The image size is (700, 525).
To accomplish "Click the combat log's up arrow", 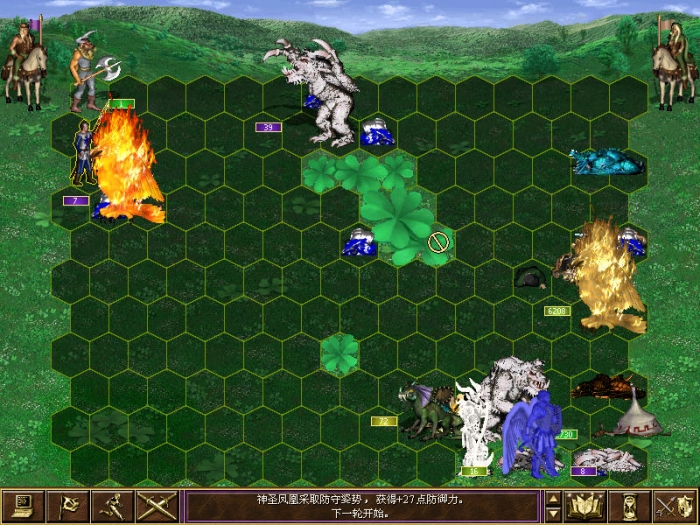I will tap(553, 498).
